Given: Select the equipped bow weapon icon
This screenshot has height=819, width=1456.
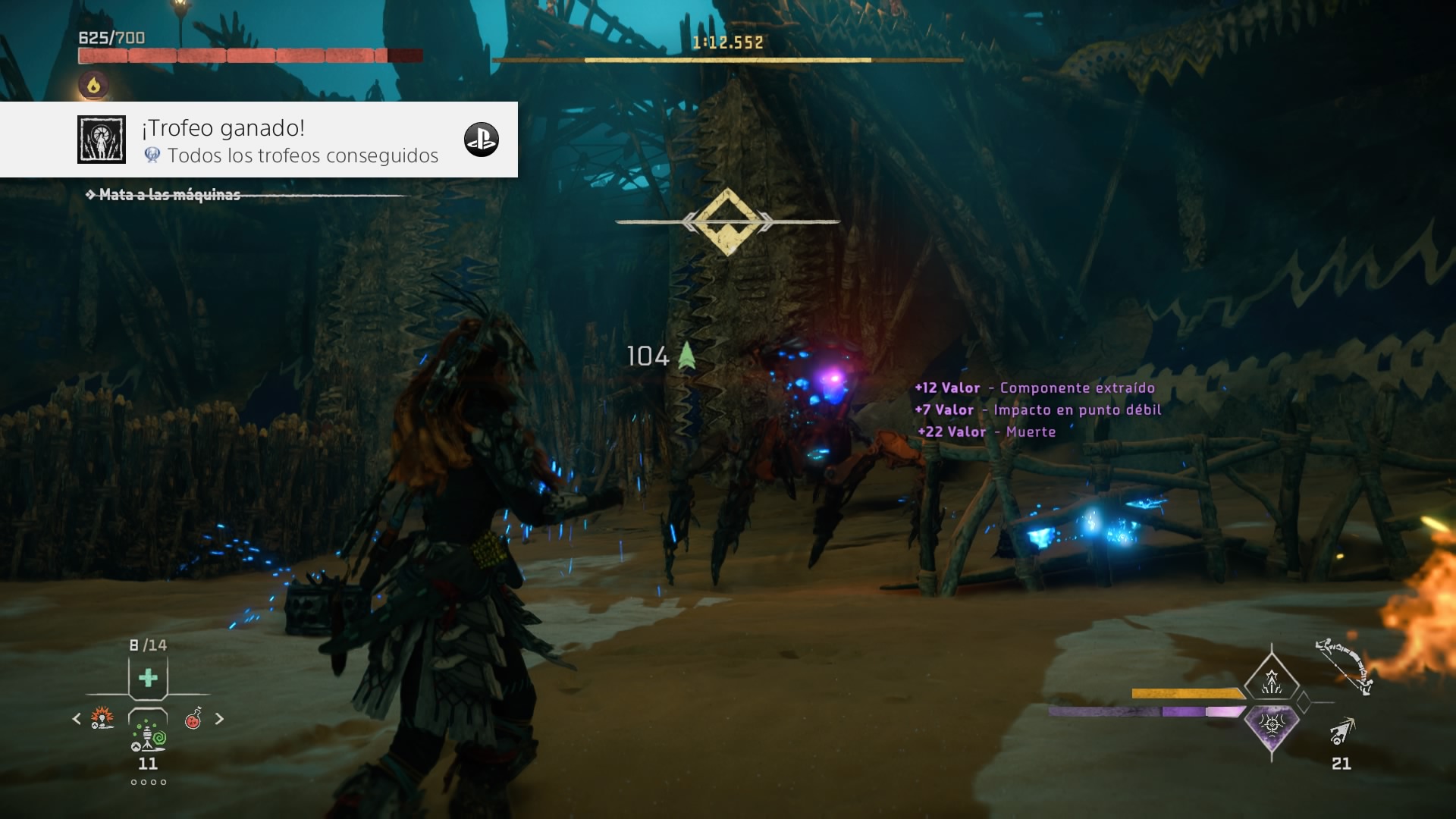Looking at the screenshot, I should click(1345, 667).
